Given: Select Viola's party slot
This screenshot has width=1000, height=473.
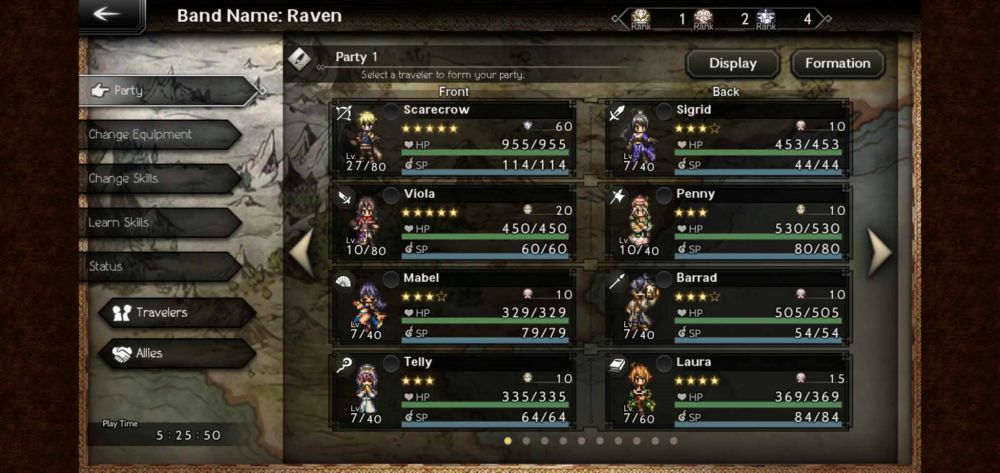Looking at the screenshot, I should (x=455, y=222).
